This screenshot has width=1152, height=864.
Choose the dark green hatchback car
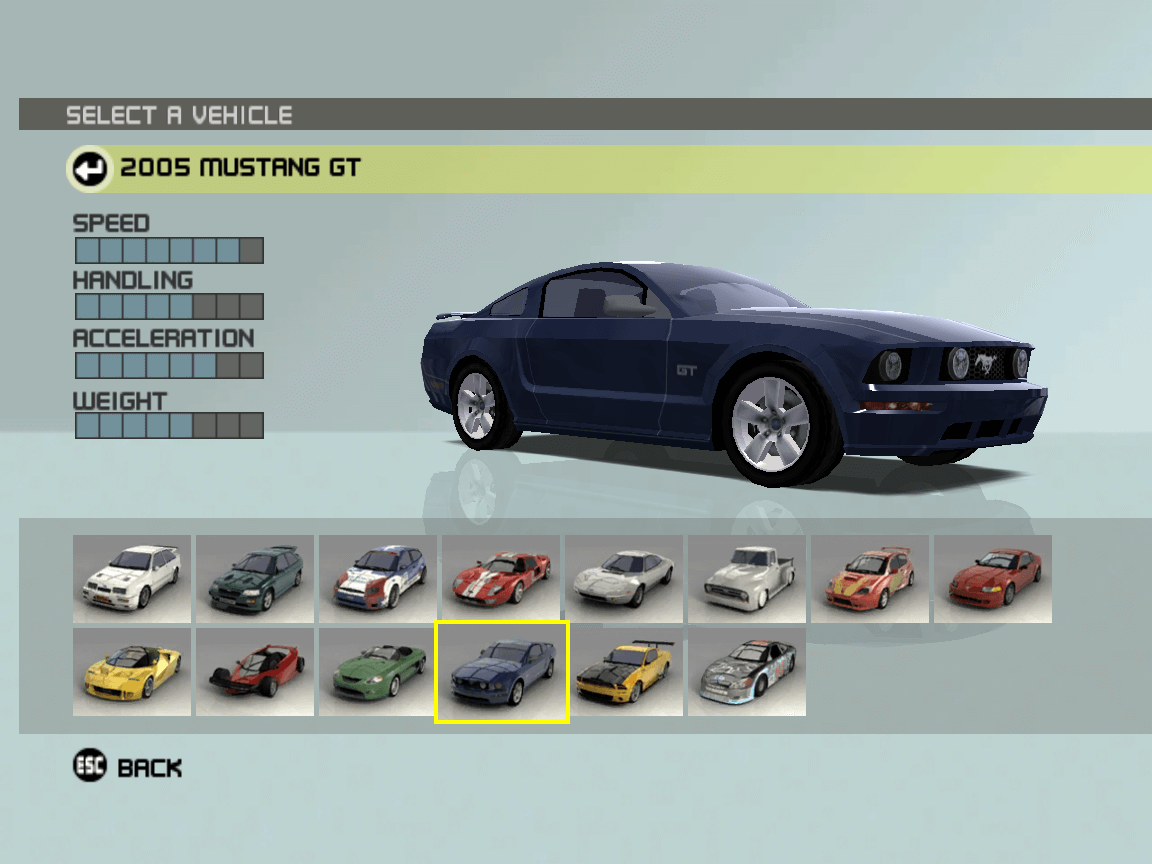255,579
